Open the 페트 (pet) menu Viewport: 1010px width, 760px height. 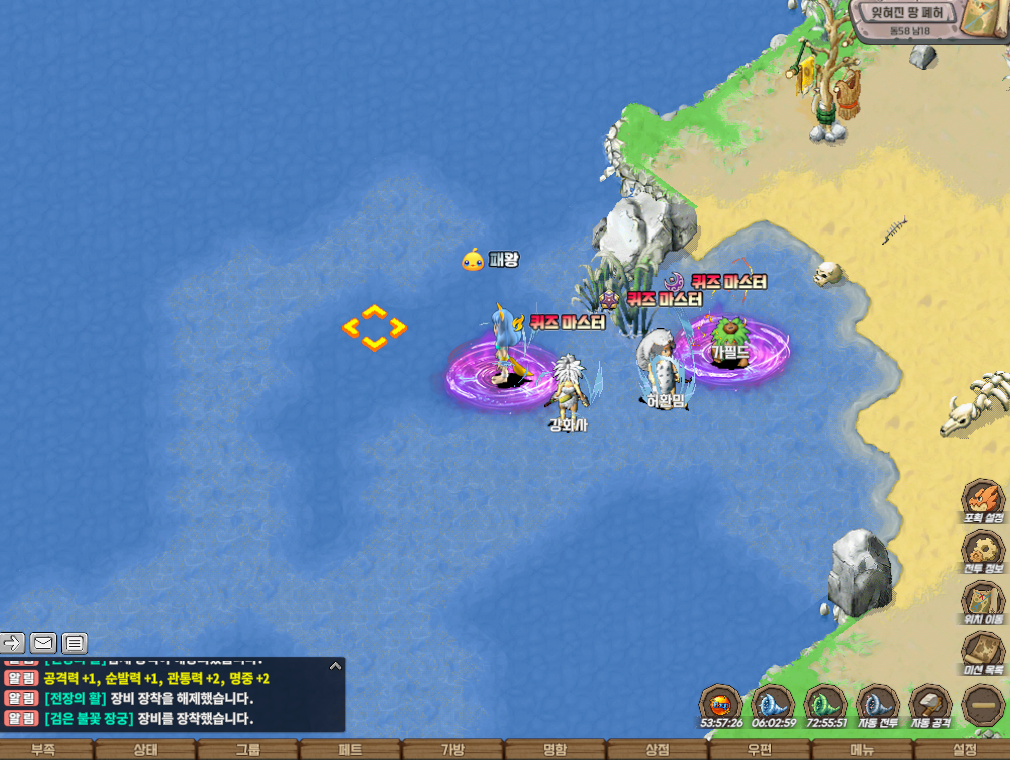pyautogui.click(x=351, y=750)
